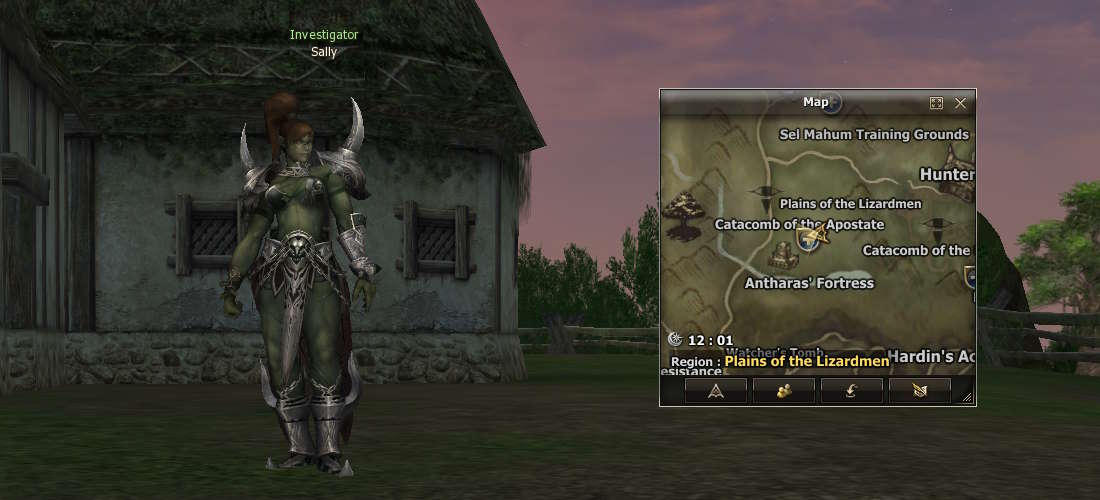Click the Plains of the Lizardmen map label
This screenshot has width=1100, height=500.
[850, 203]
